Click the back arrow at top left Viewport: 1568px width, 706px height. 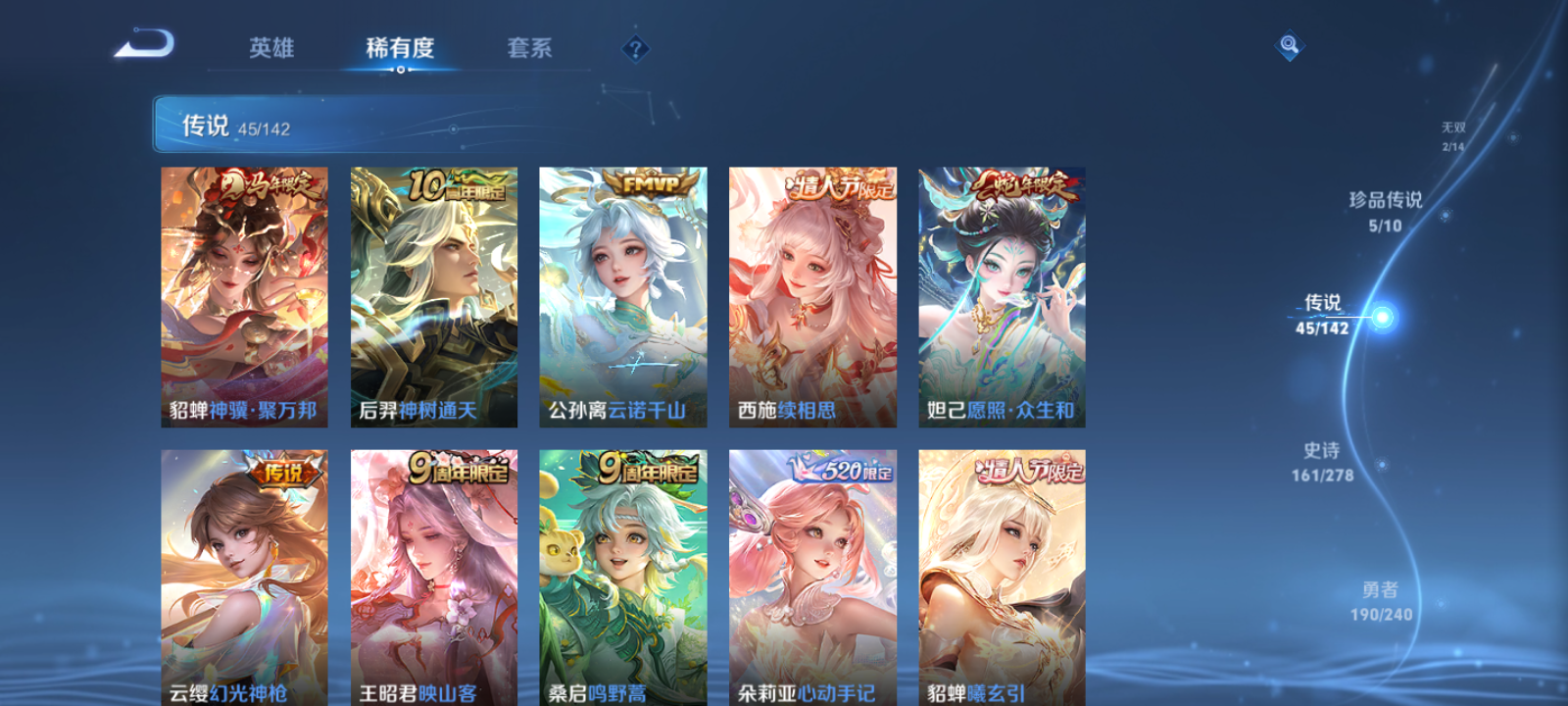pos(142,43)
